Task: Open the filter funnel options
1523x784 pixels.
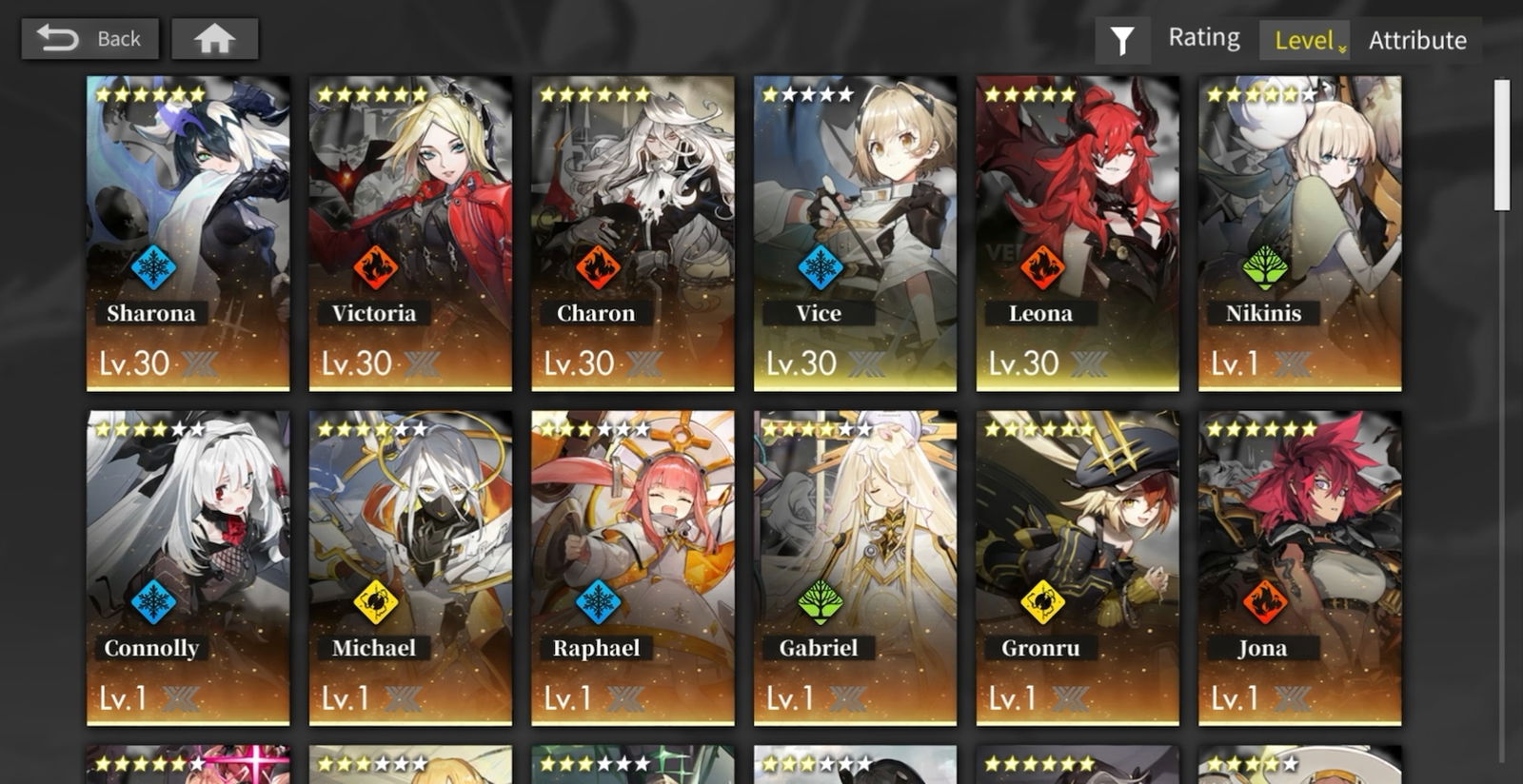Action: tap(1122, 40)
